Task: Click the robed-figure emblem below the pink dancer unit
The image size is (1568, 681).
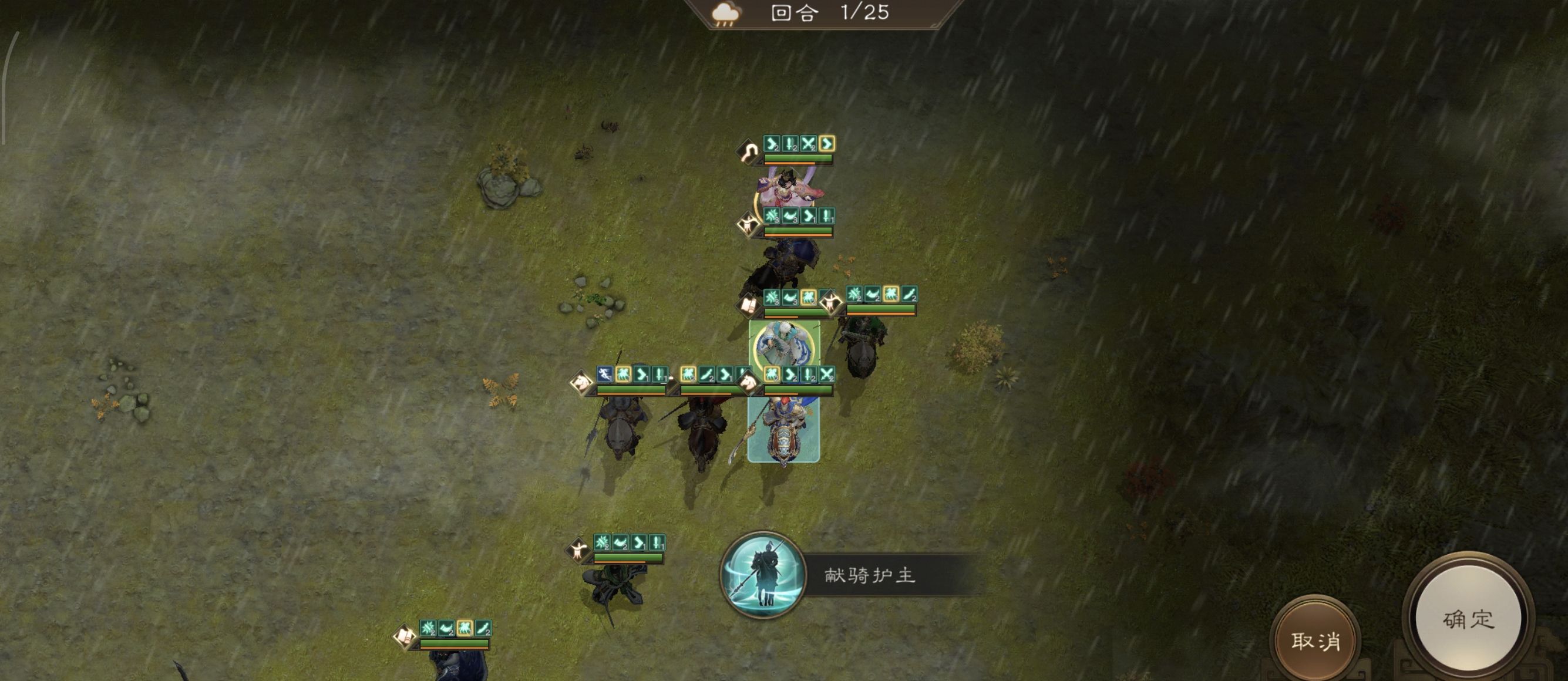Action: pos(748,225)
